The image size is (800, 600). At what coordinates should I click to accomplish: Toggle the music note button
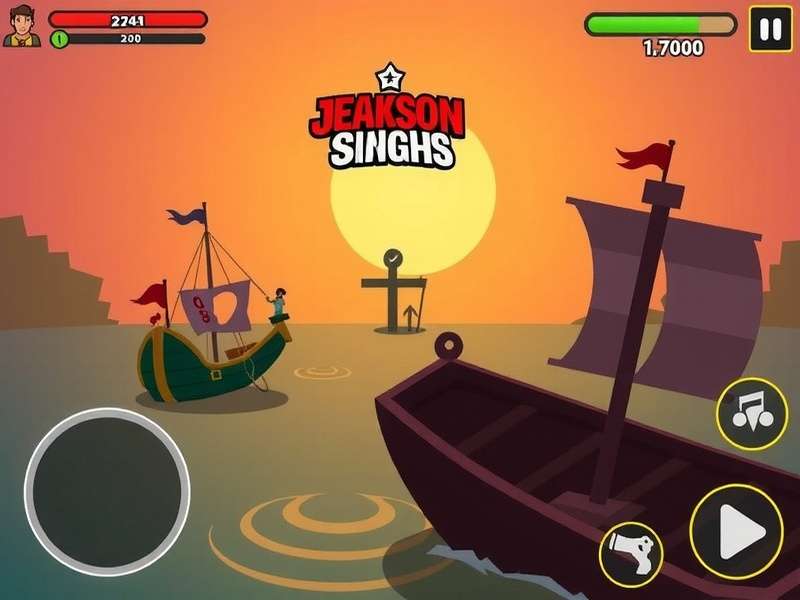751,413
